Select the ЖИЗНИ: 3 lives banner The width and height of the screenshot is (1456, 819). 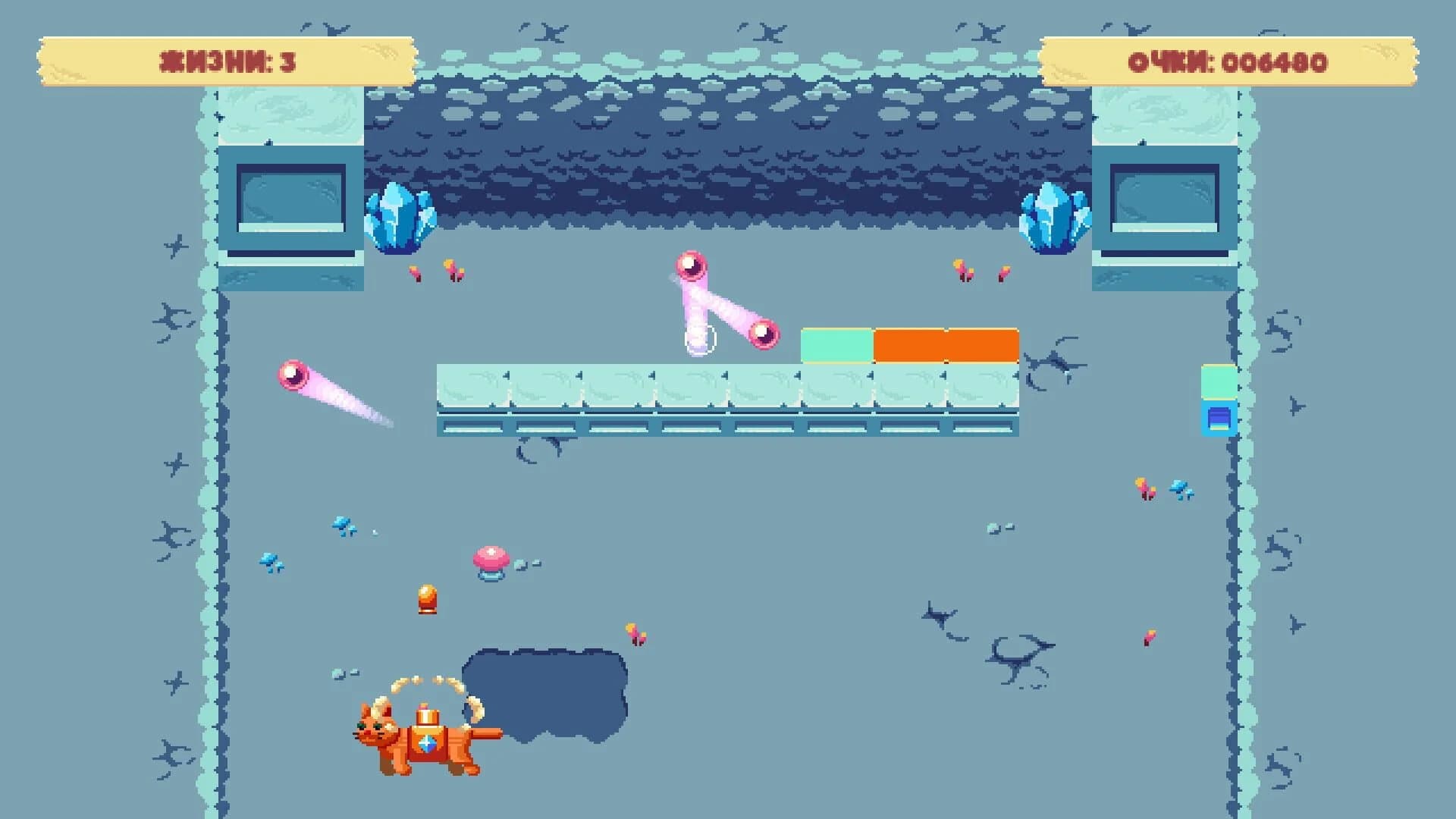click(224, 61)
